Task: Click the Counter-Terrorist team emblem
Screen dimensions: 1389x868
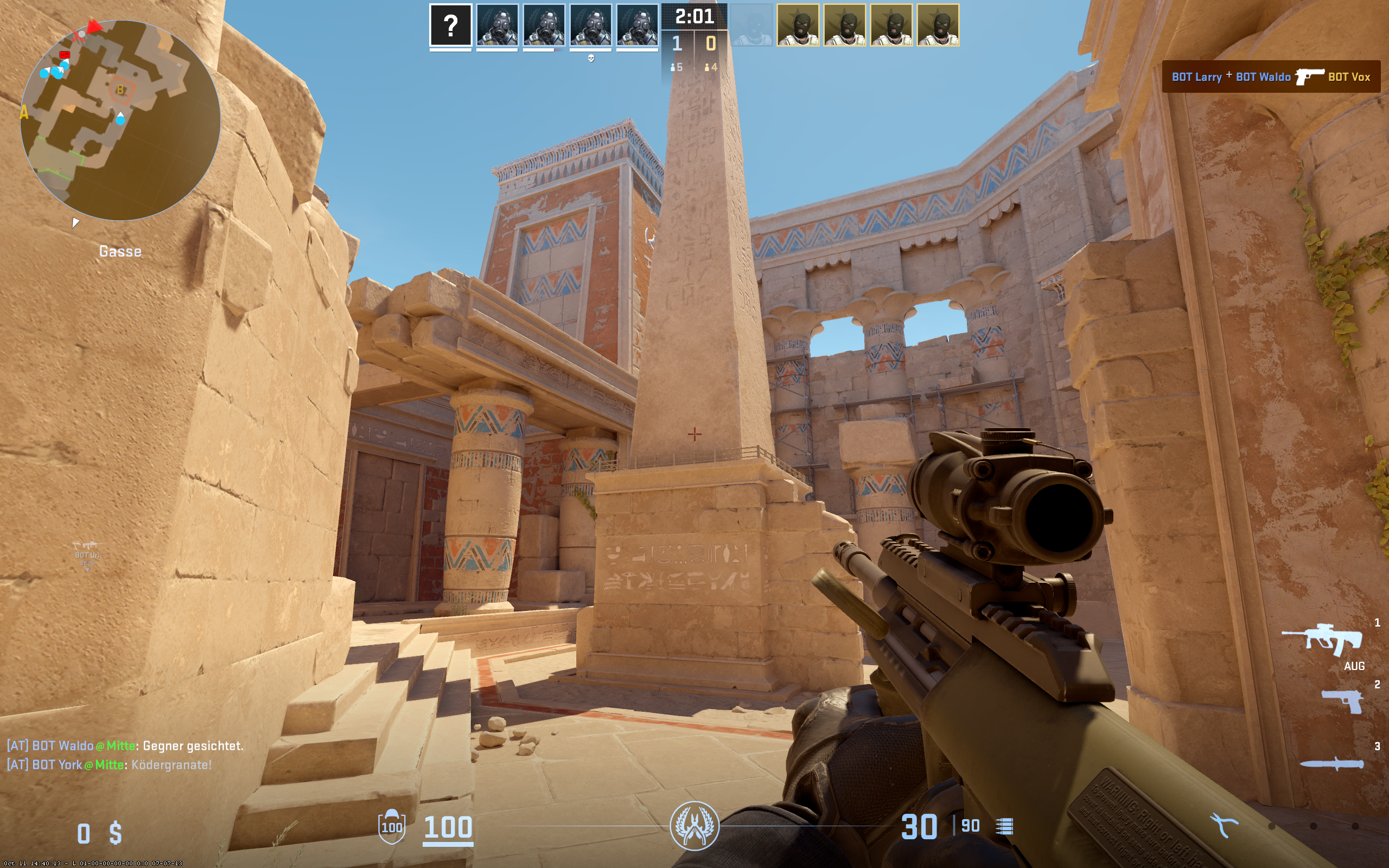Action: 694,826
